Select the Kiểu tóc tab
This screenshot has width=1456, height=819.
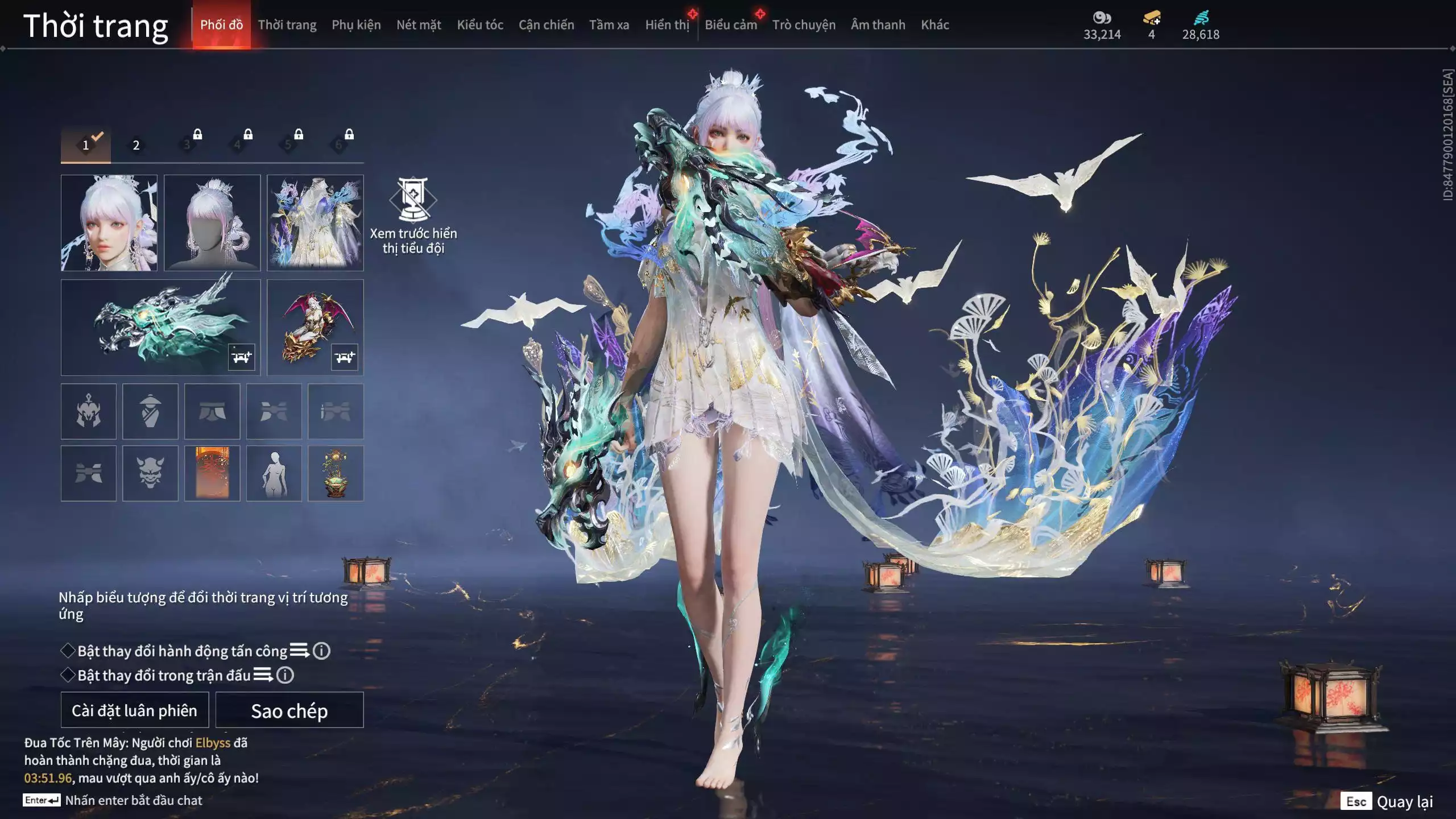tap(480, 25)
